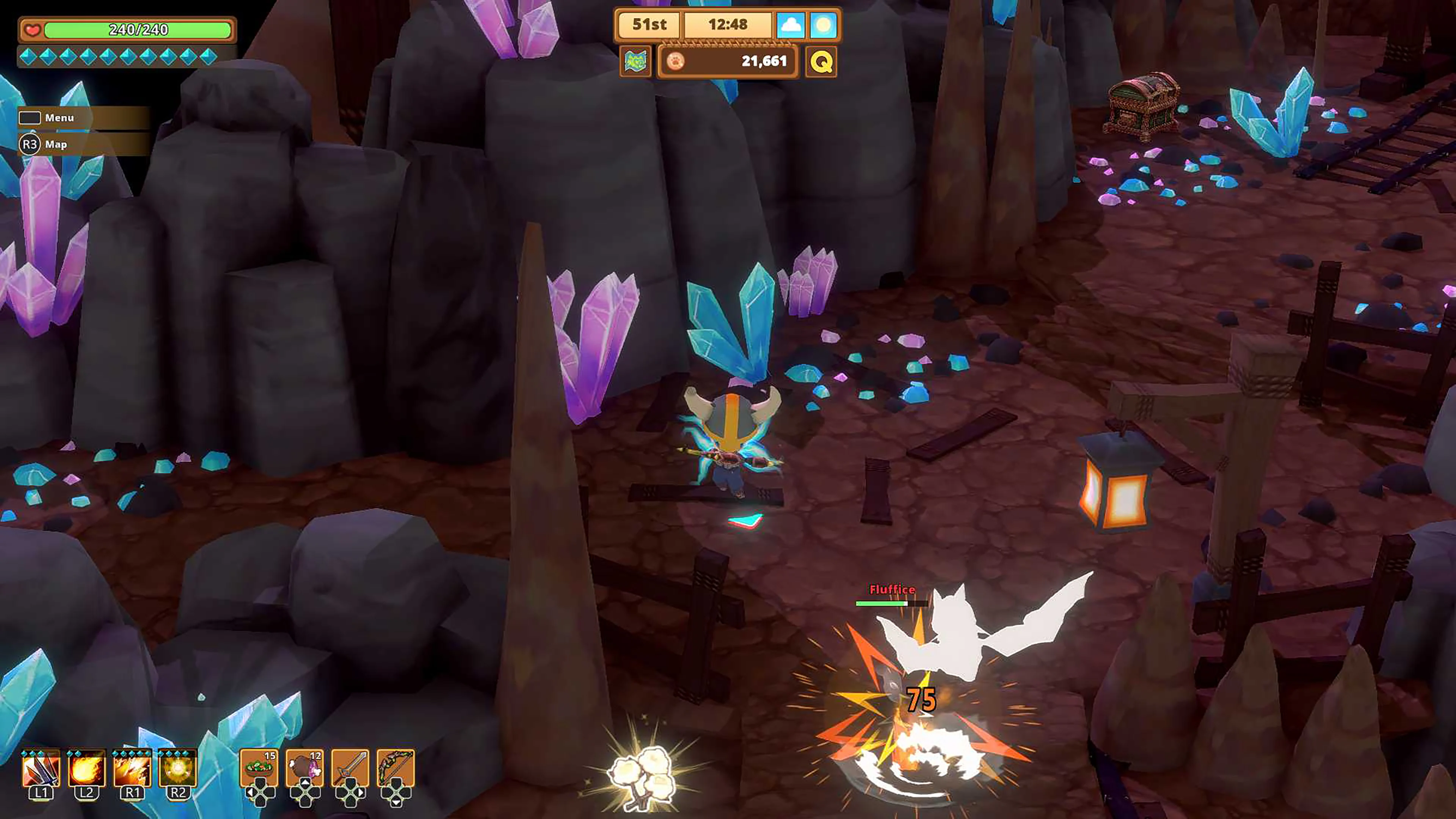Click the 12:48 clock display
1456x819 pixels.
[729, 25]
